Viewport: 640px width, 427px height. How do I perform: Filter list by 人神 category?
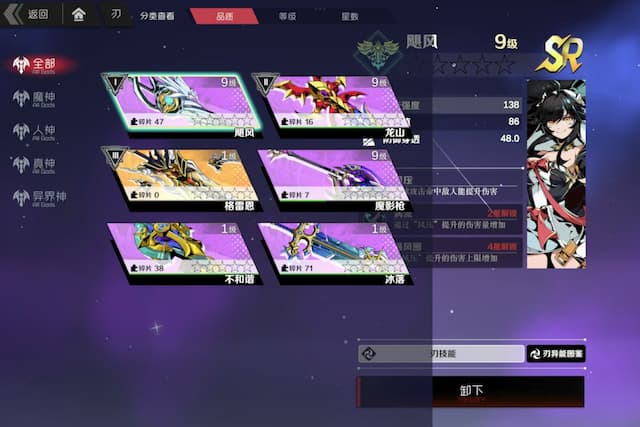[42, 132]
